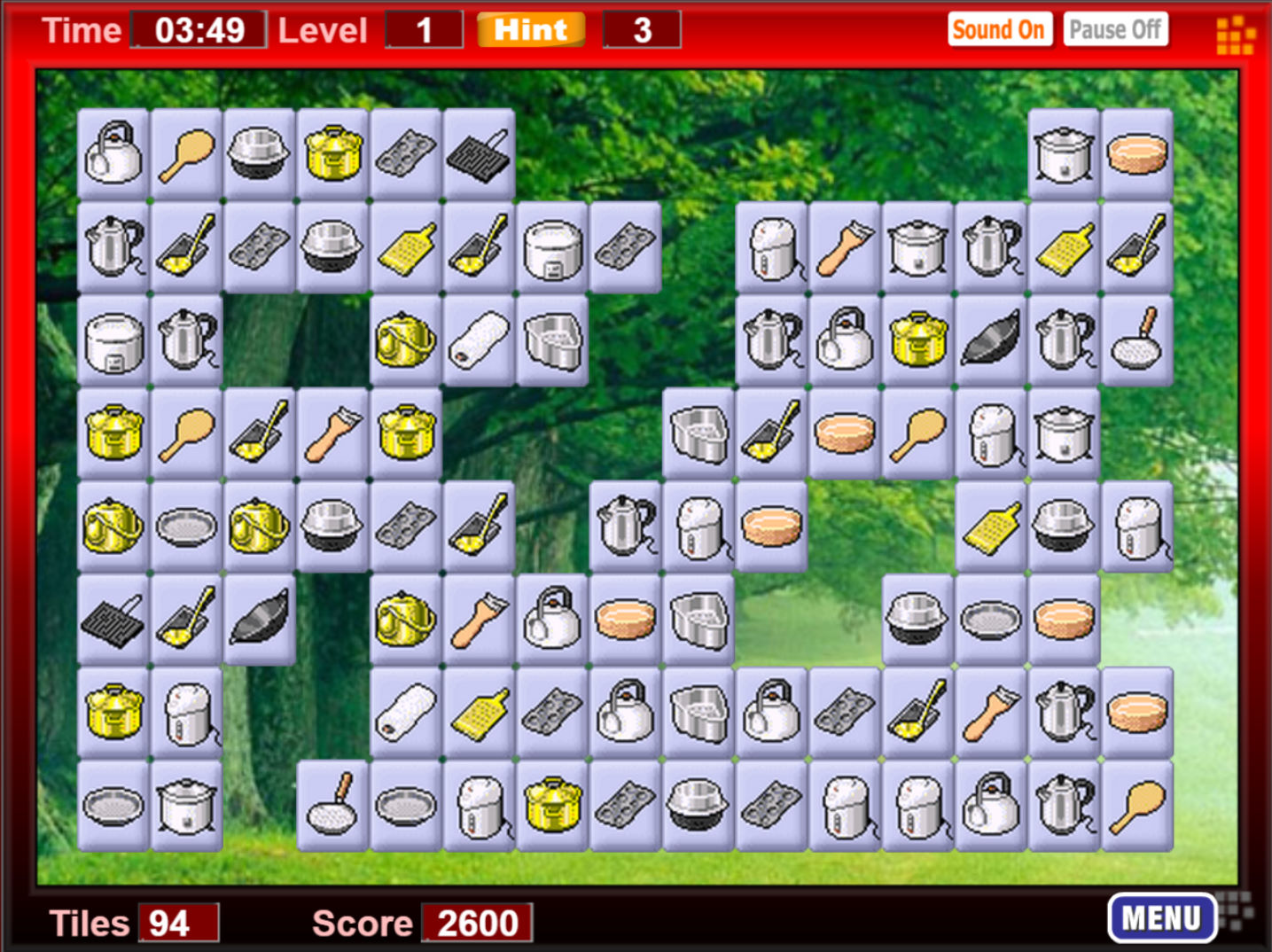The height and width of the screenshot is (952, 1272).
Task: Click the wooden spoon tile in the top row
Action: click(x=185, y=152)
